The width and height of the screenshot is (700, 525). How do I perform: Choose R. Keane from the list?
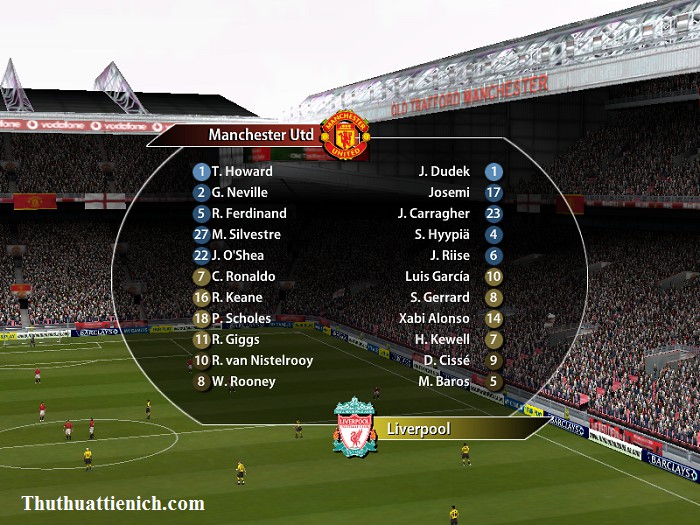pos(237,297)
